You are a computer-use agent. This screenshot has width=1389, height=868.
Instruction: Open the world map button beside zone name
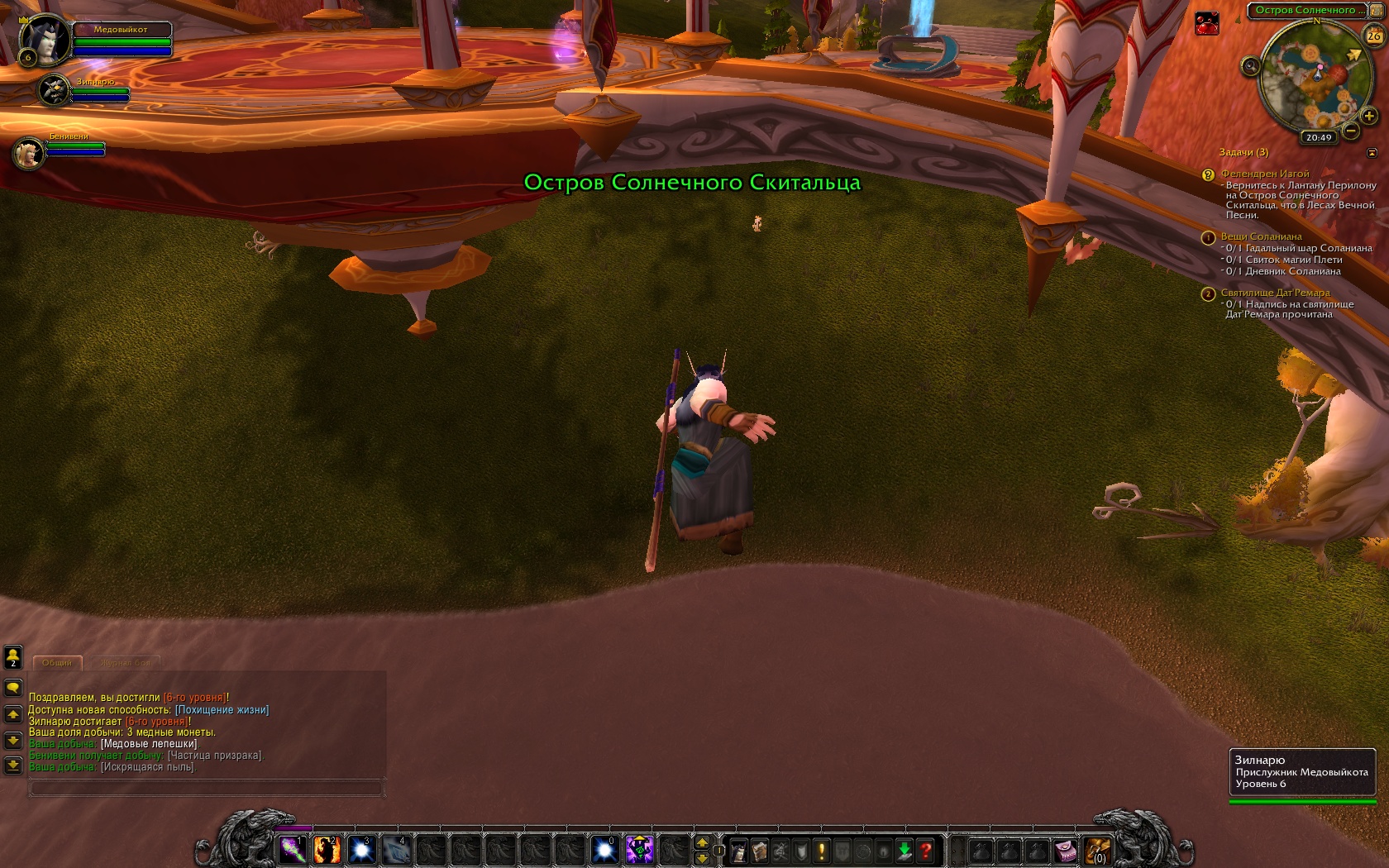(x=1377, y=10)
